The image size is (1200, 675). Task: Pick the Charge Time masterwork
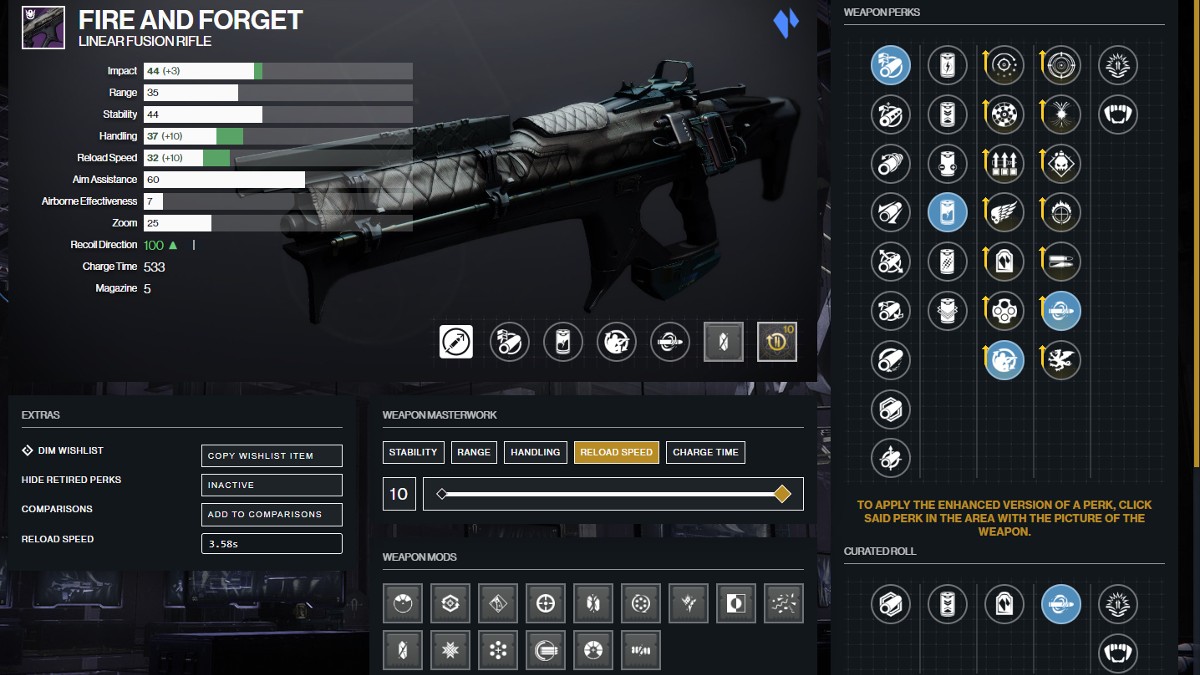click(705, 452)
